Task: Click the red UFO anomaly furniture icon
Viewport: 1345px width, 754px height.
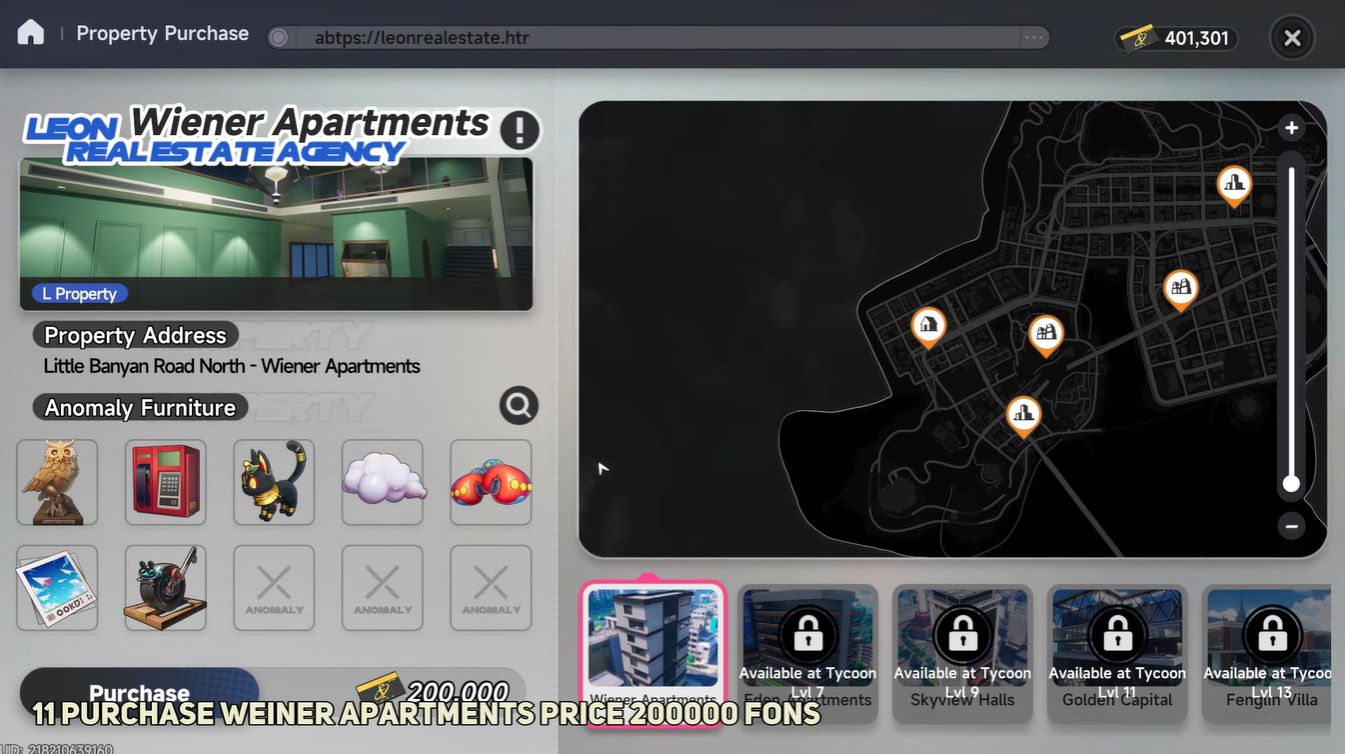Action: click(490, 481)
